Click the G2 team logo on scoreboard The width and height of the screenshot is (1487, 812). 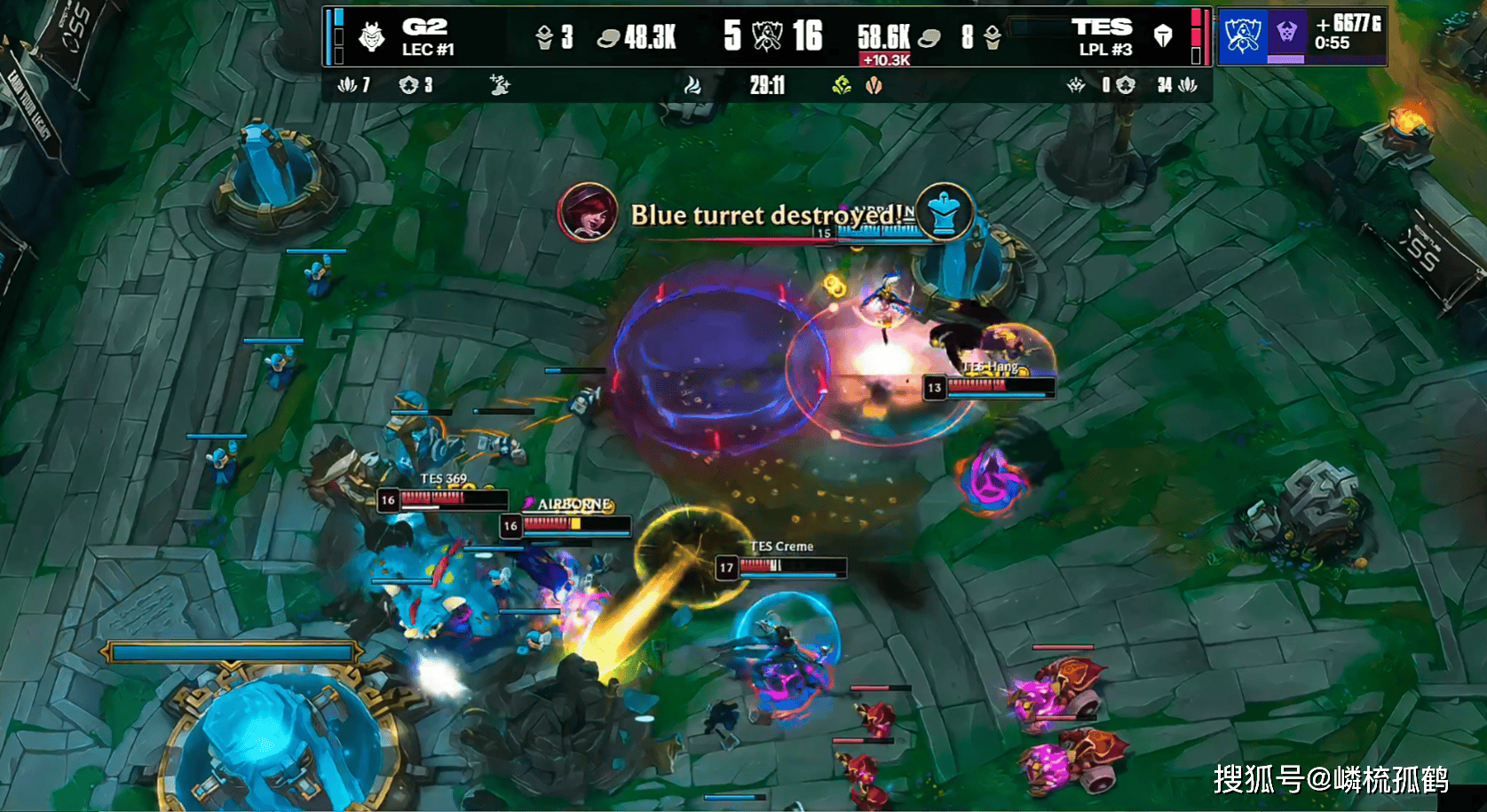372,37
